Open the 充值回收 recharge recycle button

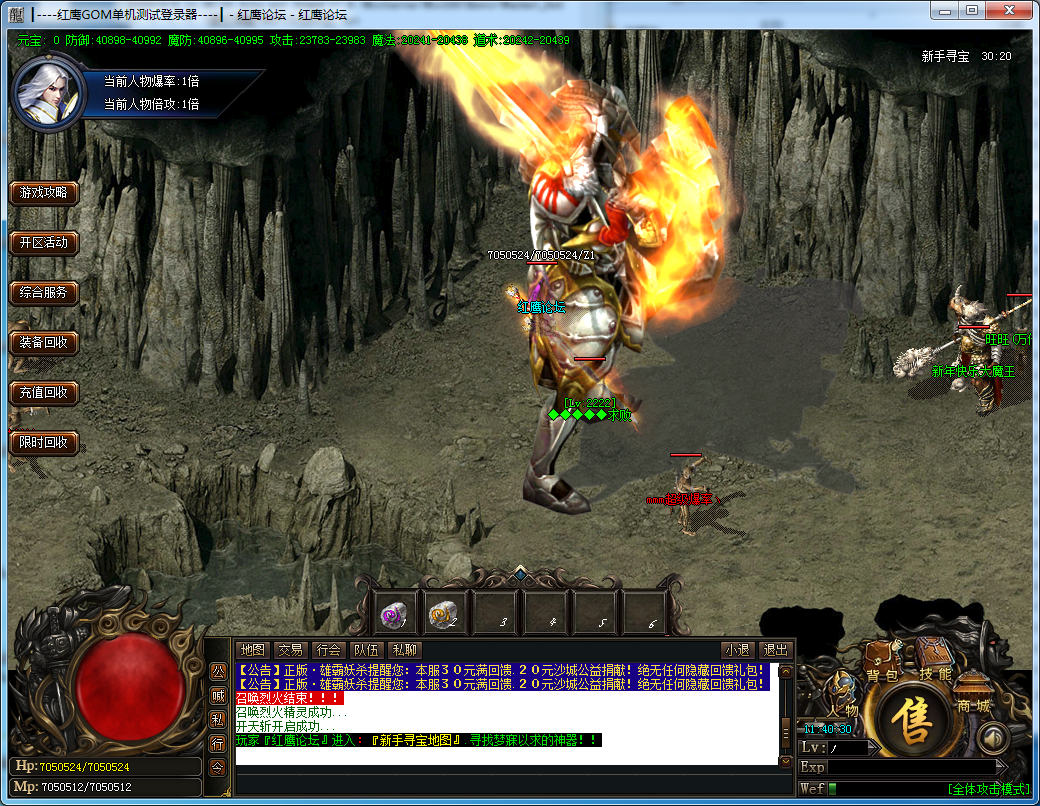(44, 393)
